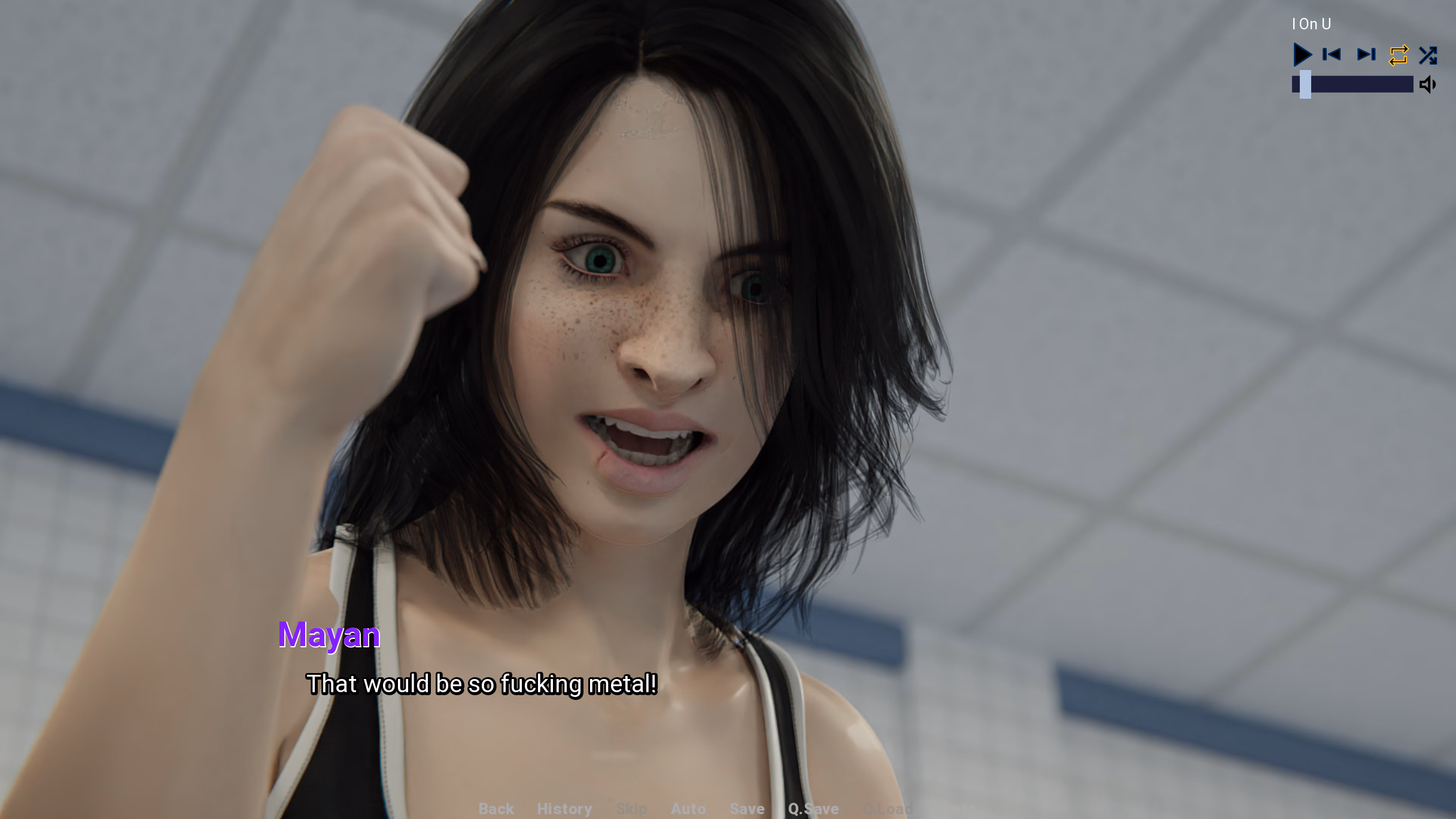
Task: Toggle shuffle for the music player
Action: [1428, 55]
